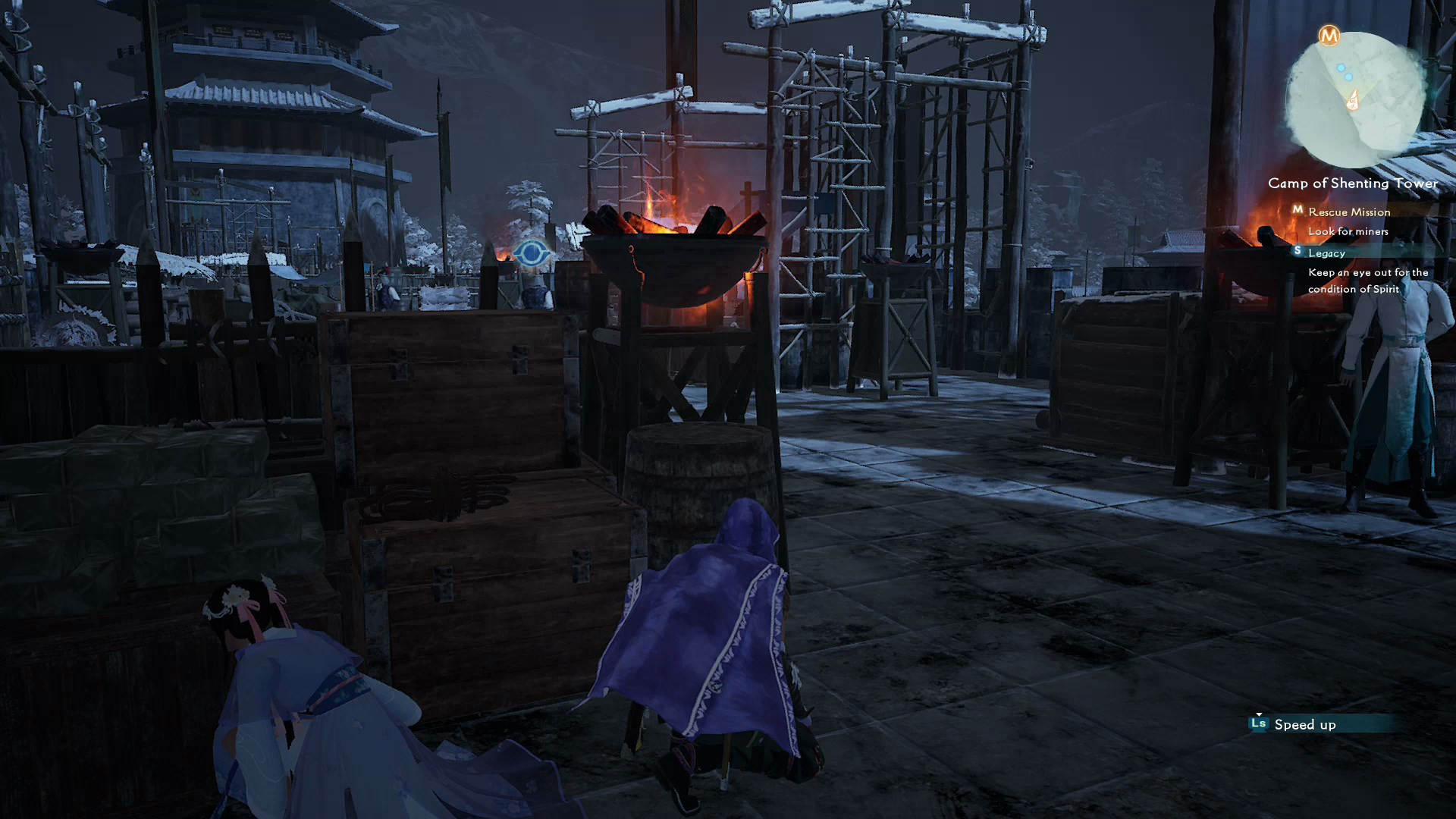This screenshot has height=819, width=1456.
Task: Select the Rescue Mission quest entry
Action: click(x=1348, y=212)
